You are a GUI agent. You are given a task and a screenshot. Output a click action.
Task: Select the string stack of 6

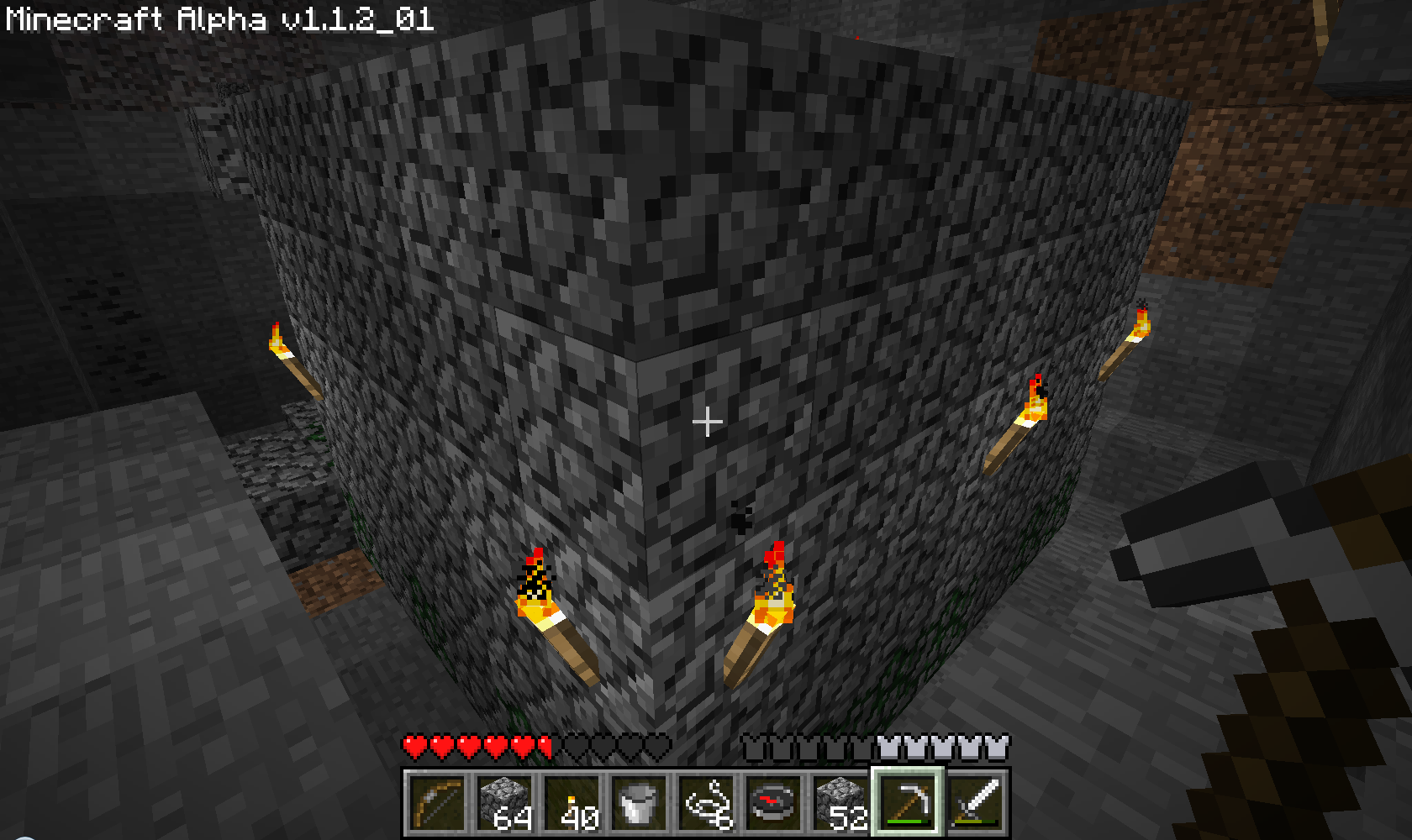click(706, 802)
